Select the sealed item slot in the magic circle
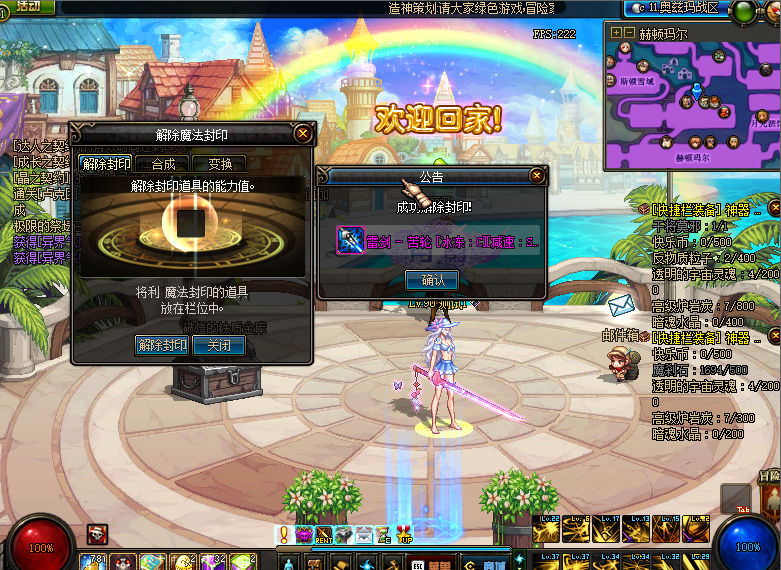Viewport: 781px width, 570px height. point(191,217)
